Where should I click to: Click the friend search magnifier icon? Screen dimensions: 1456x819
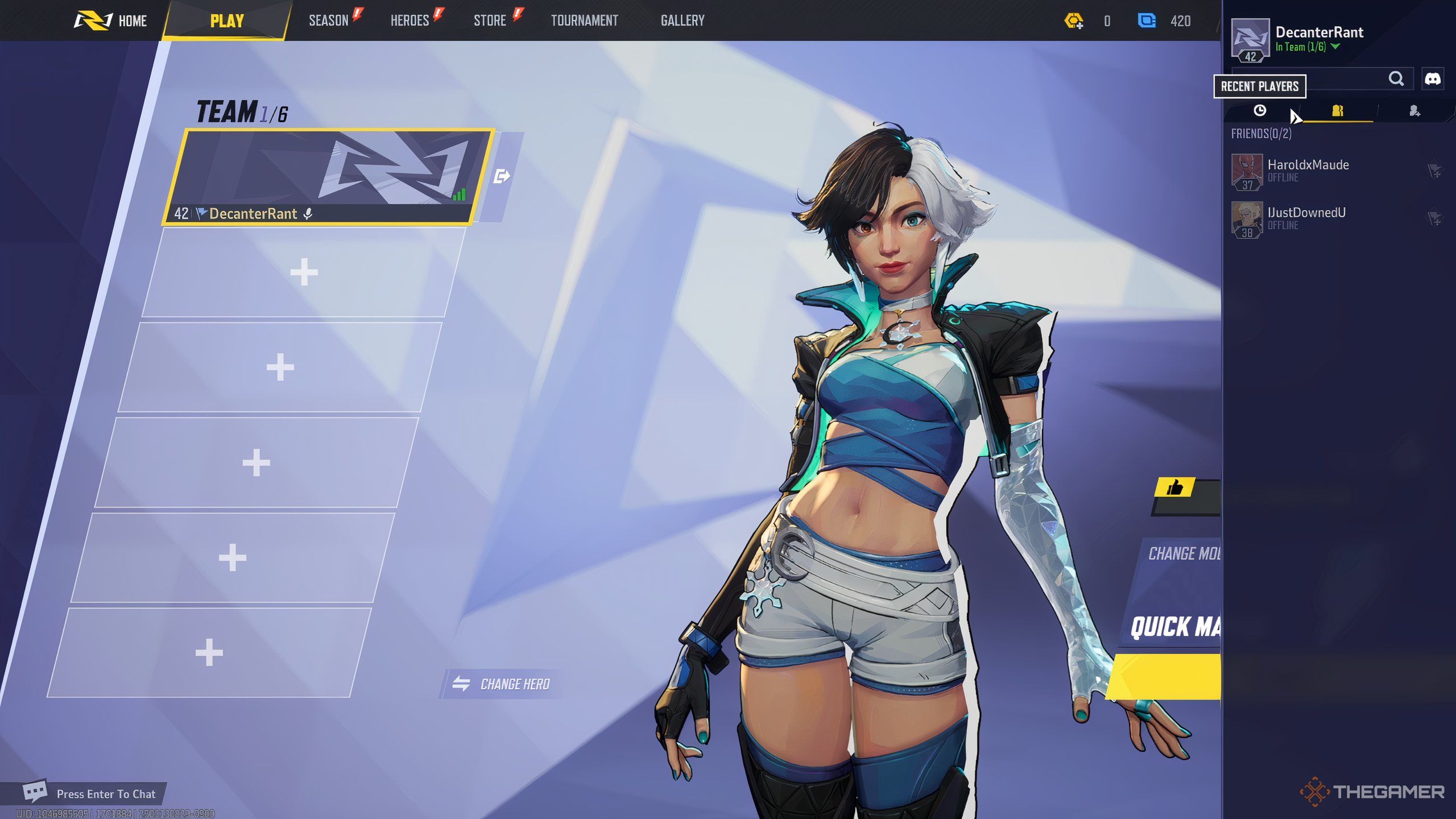[1396, 78]
